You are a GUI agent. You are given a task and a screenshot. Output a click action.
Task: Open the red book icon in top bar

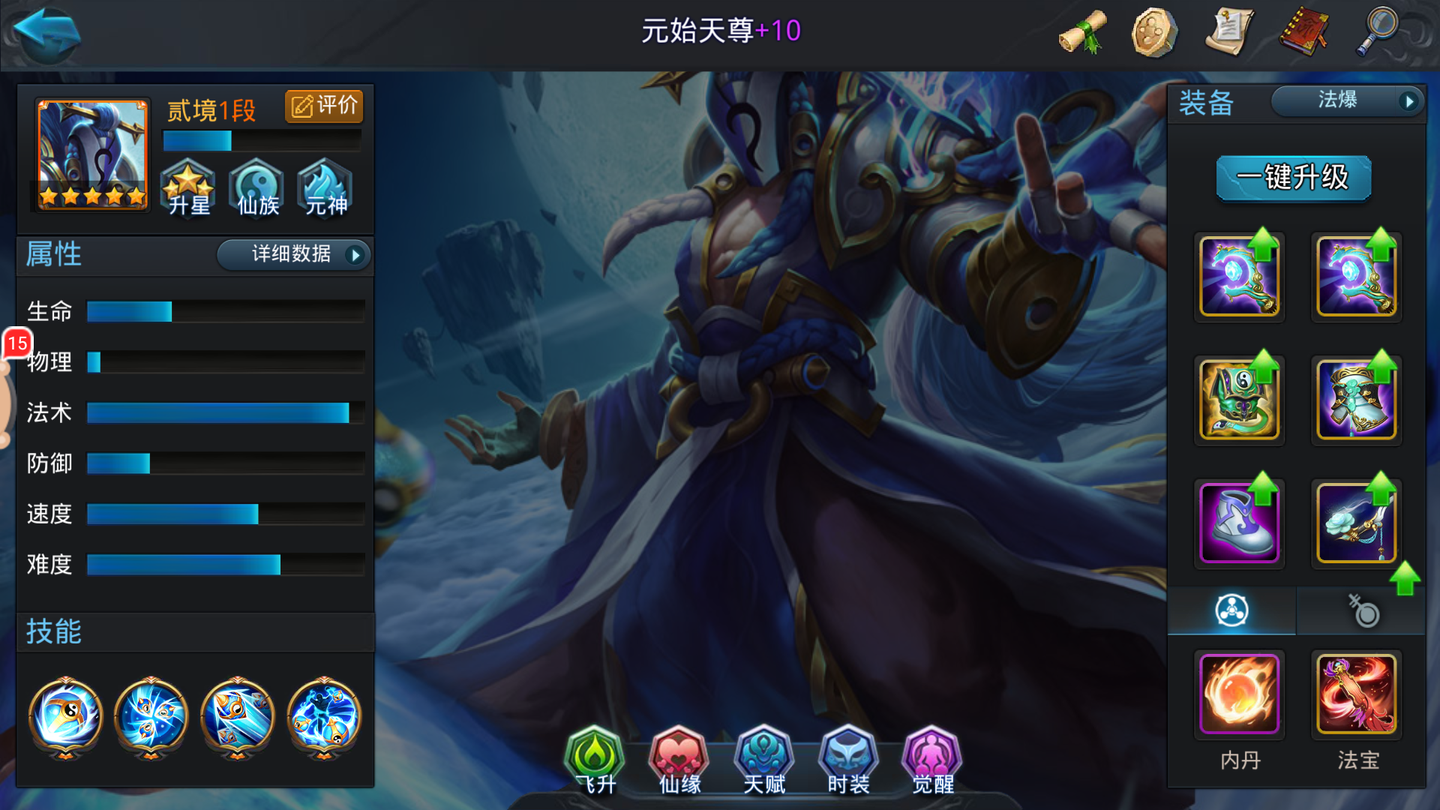[1303, 31]
